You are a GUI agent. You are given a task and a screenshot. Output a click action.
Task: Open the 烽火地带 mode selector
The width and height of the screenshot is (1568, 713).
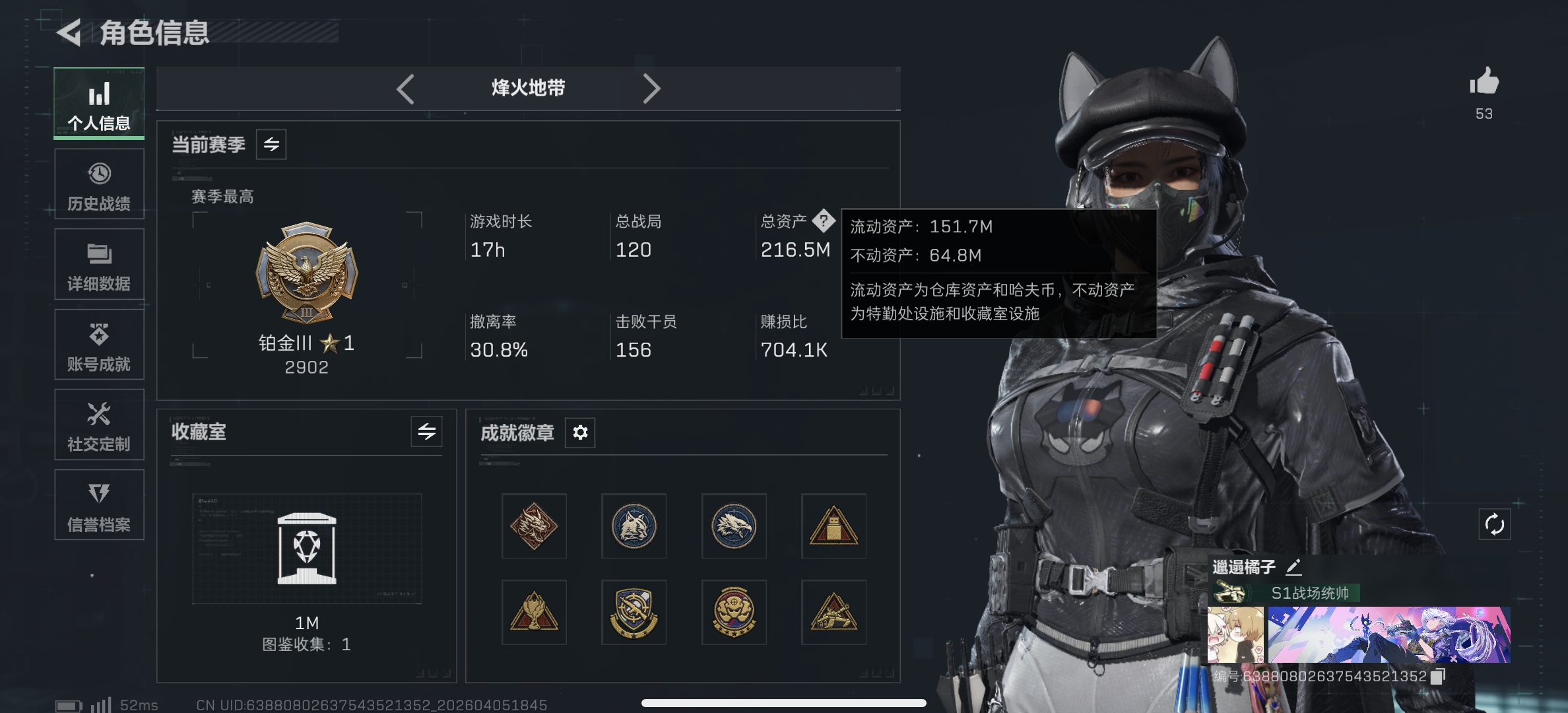[528, 87]
